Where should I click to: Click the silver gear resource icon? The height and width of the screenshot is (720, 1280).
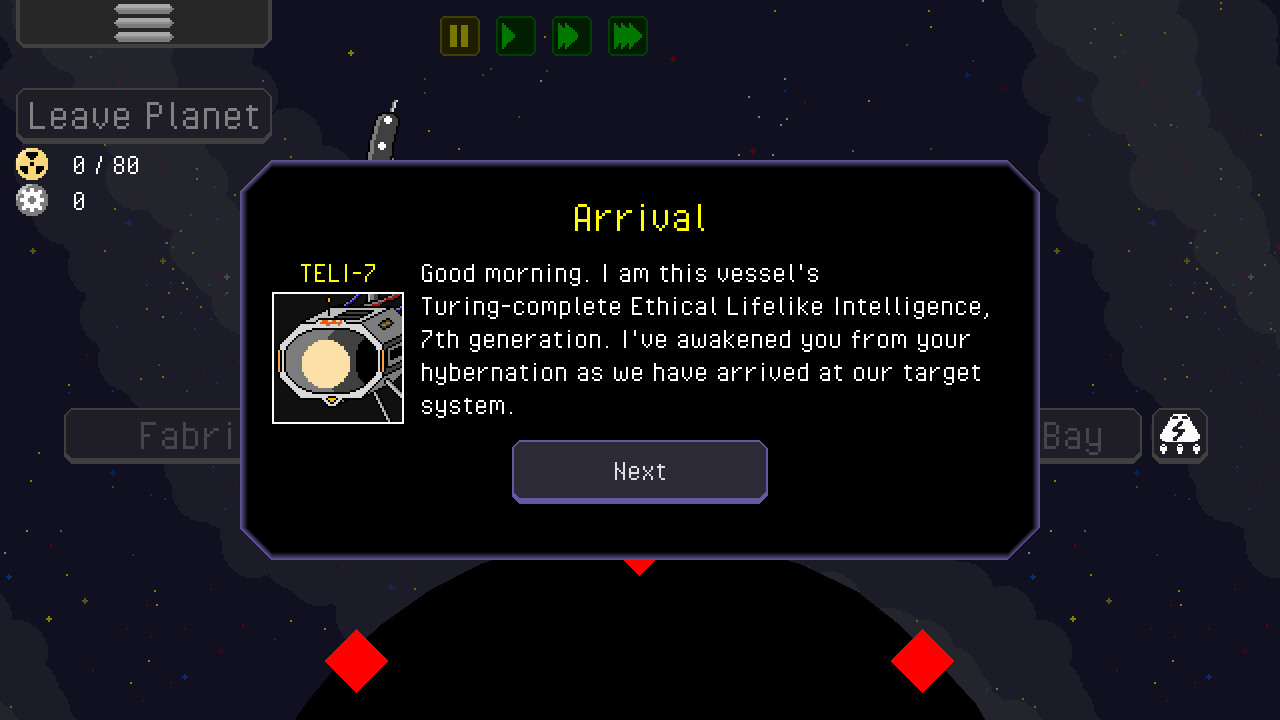tap(32, 200)
